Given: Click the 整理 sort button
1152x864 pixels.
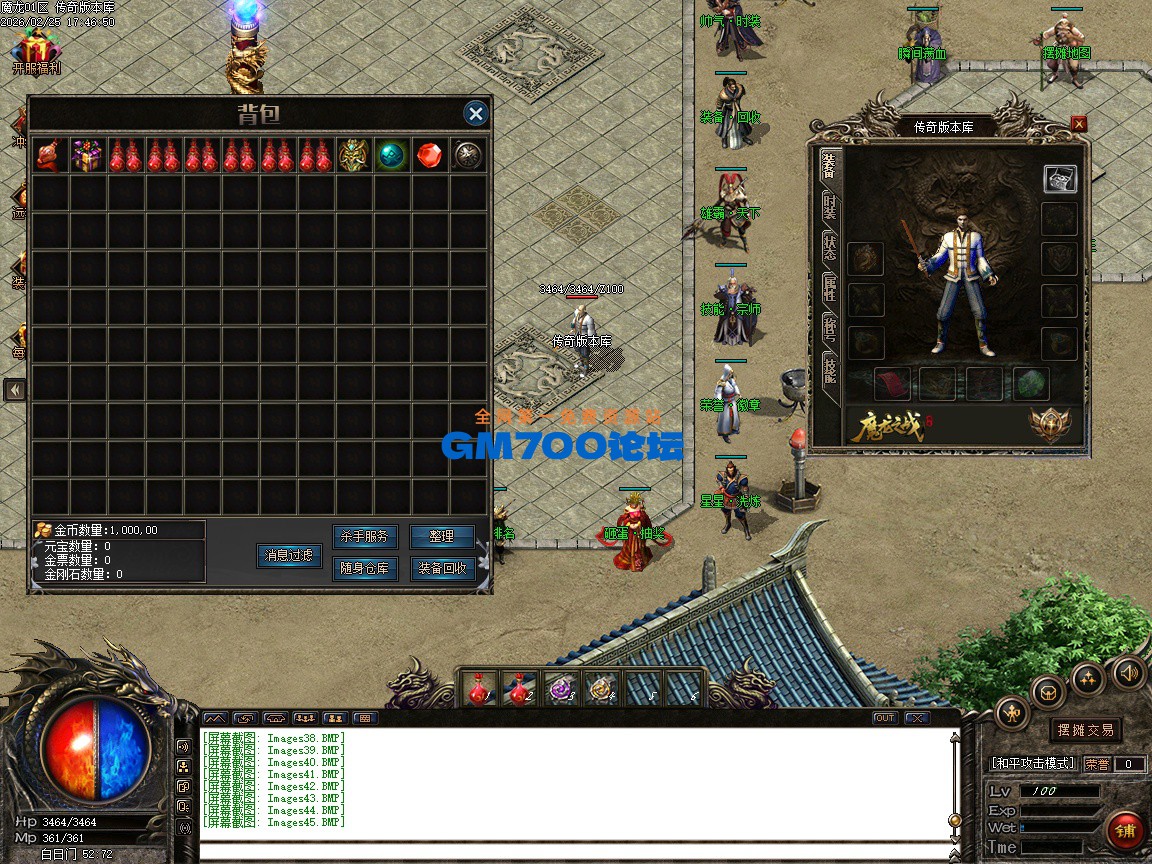Looking at the screenshot, I should (442, 537).
